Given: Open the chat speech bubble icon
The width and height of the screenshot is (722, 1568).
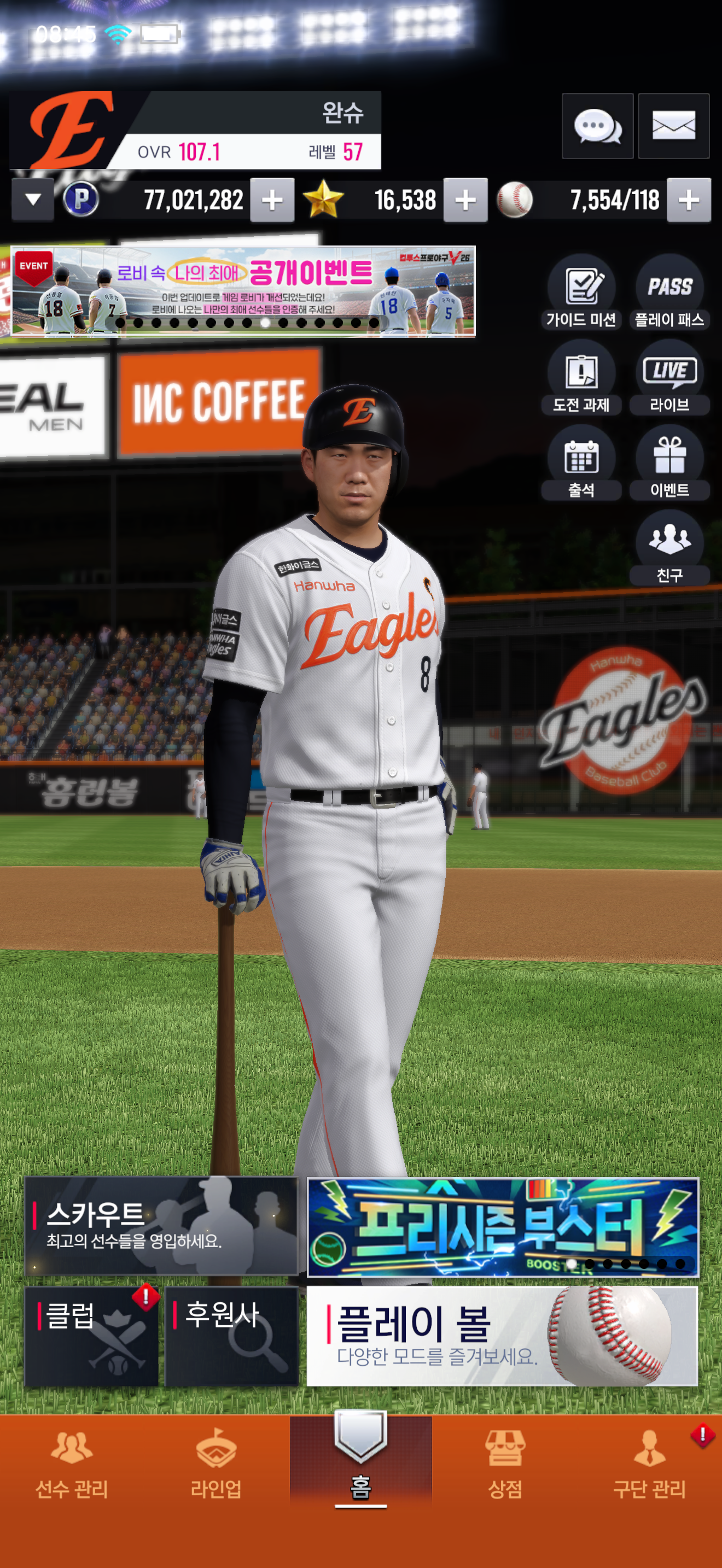Looking at the screenshot, I should pyautogui.click(x=597, y=127).
